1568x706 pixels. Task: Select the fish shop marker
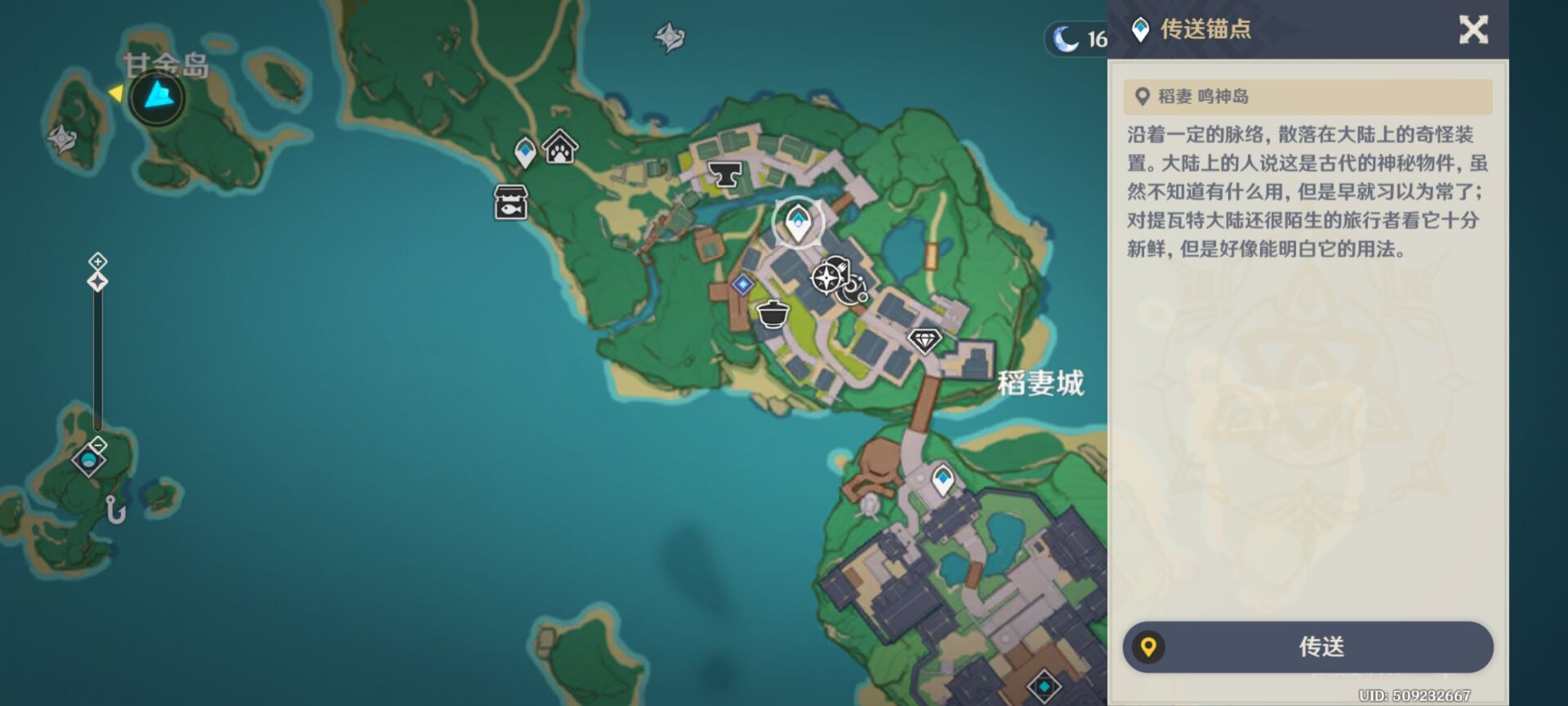tap(510, 202)
